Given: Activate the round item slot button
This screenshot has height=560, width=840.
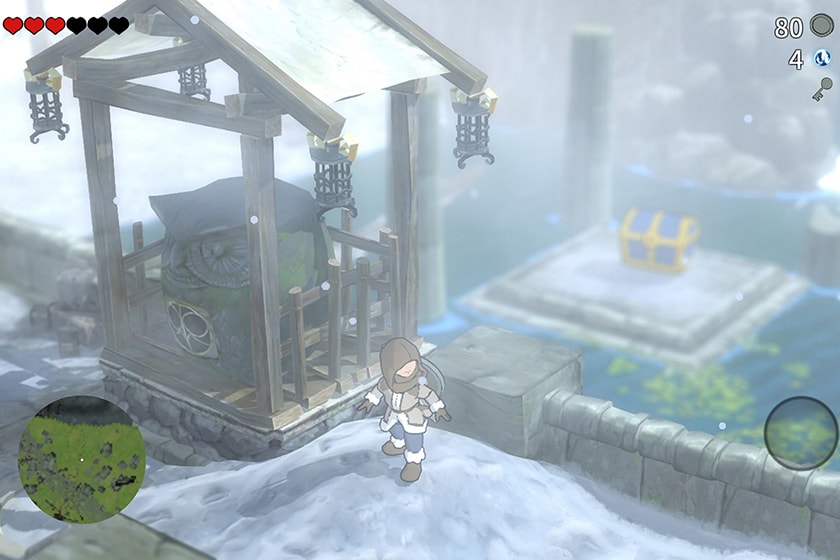Looking at the screenshot, I should click(800, 432).
